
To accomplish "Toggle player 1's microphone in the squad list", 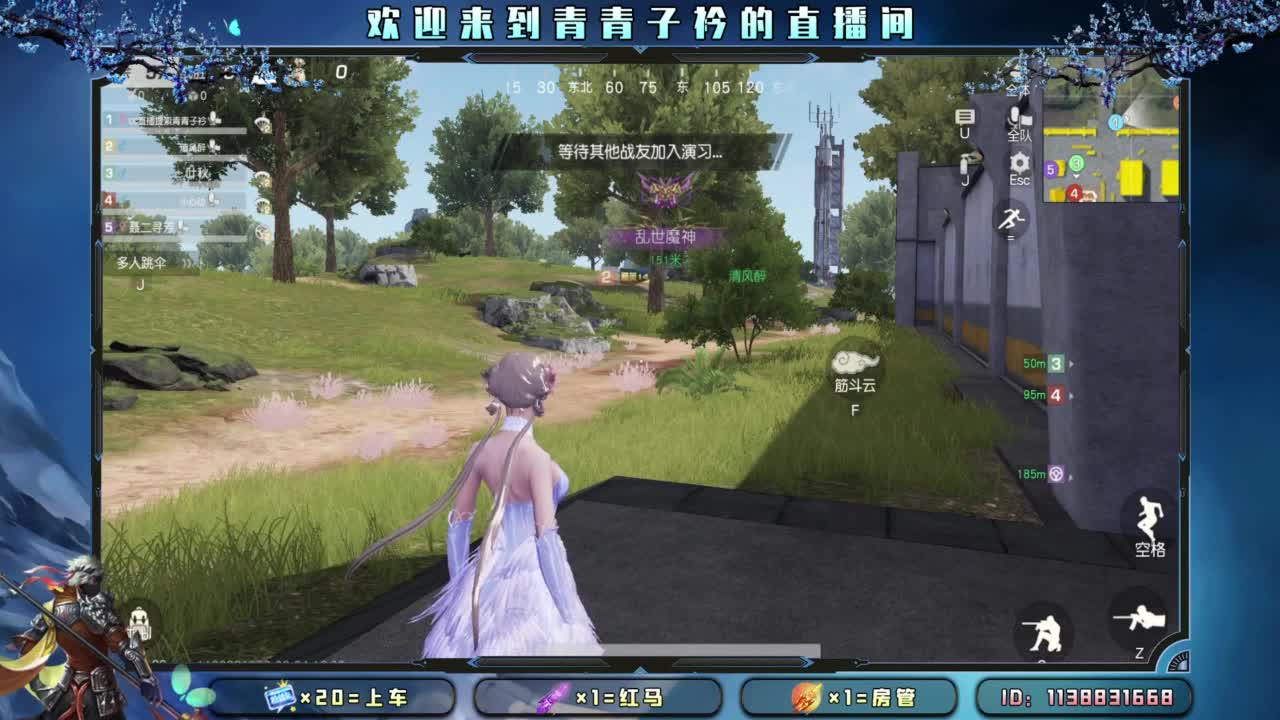I will coord(215,118).
